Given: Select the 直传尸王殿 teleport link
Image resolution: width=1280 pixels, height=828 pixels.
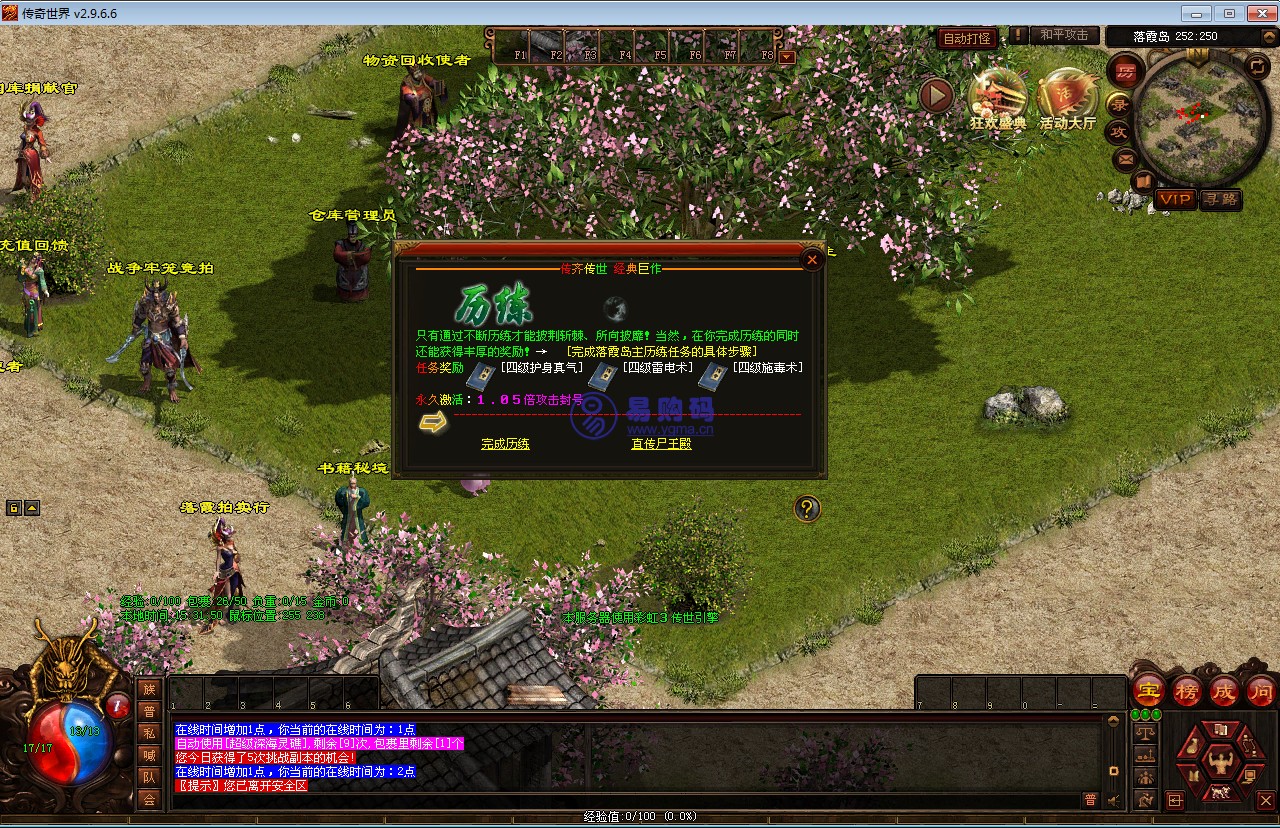Looking at the screenshot, I should tap(661, 444).
